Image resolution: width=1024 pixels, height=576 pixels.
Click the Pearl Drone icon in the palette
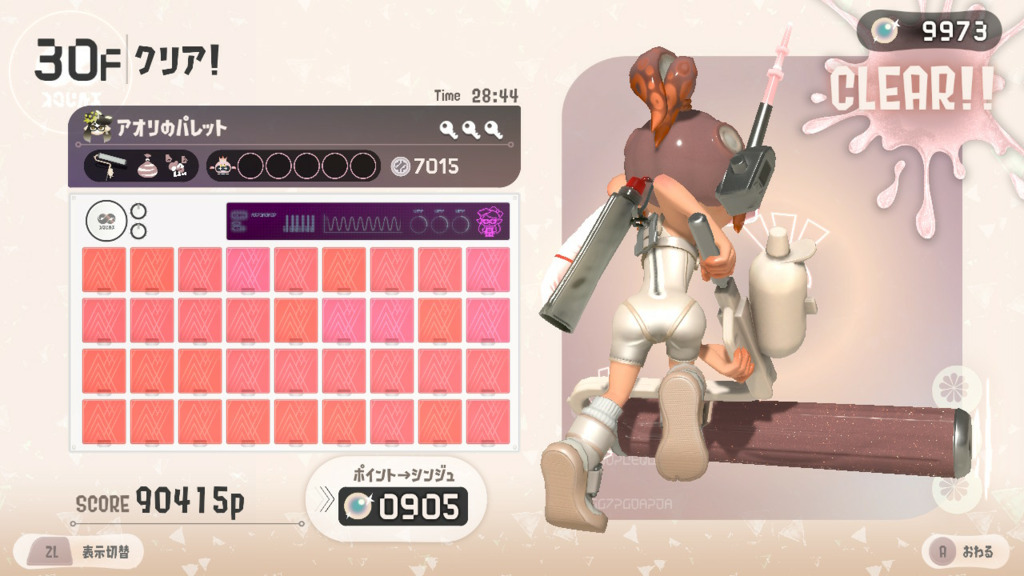[223, 166]
